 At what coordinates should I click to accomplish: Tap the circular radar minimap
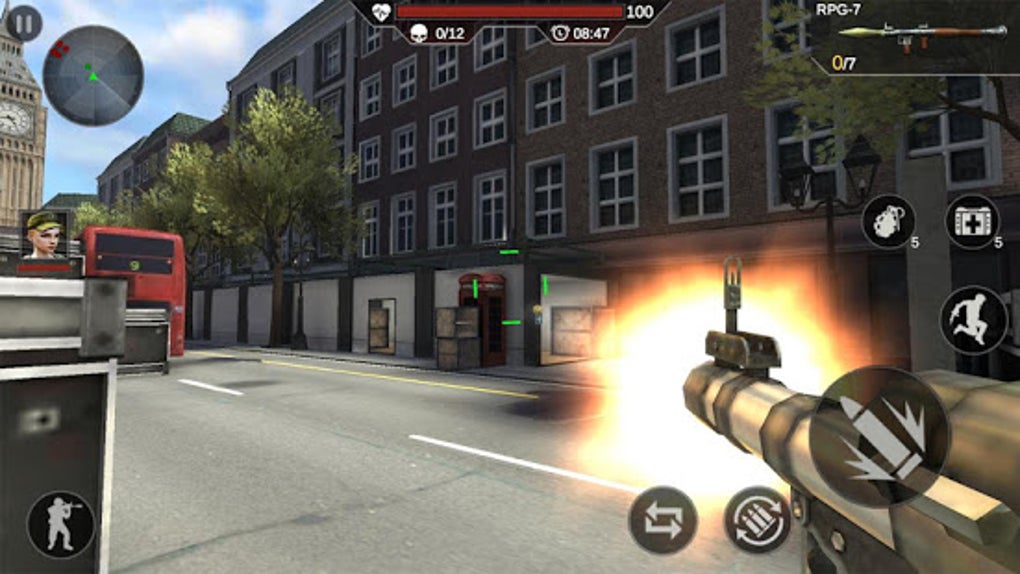(93, 76)
